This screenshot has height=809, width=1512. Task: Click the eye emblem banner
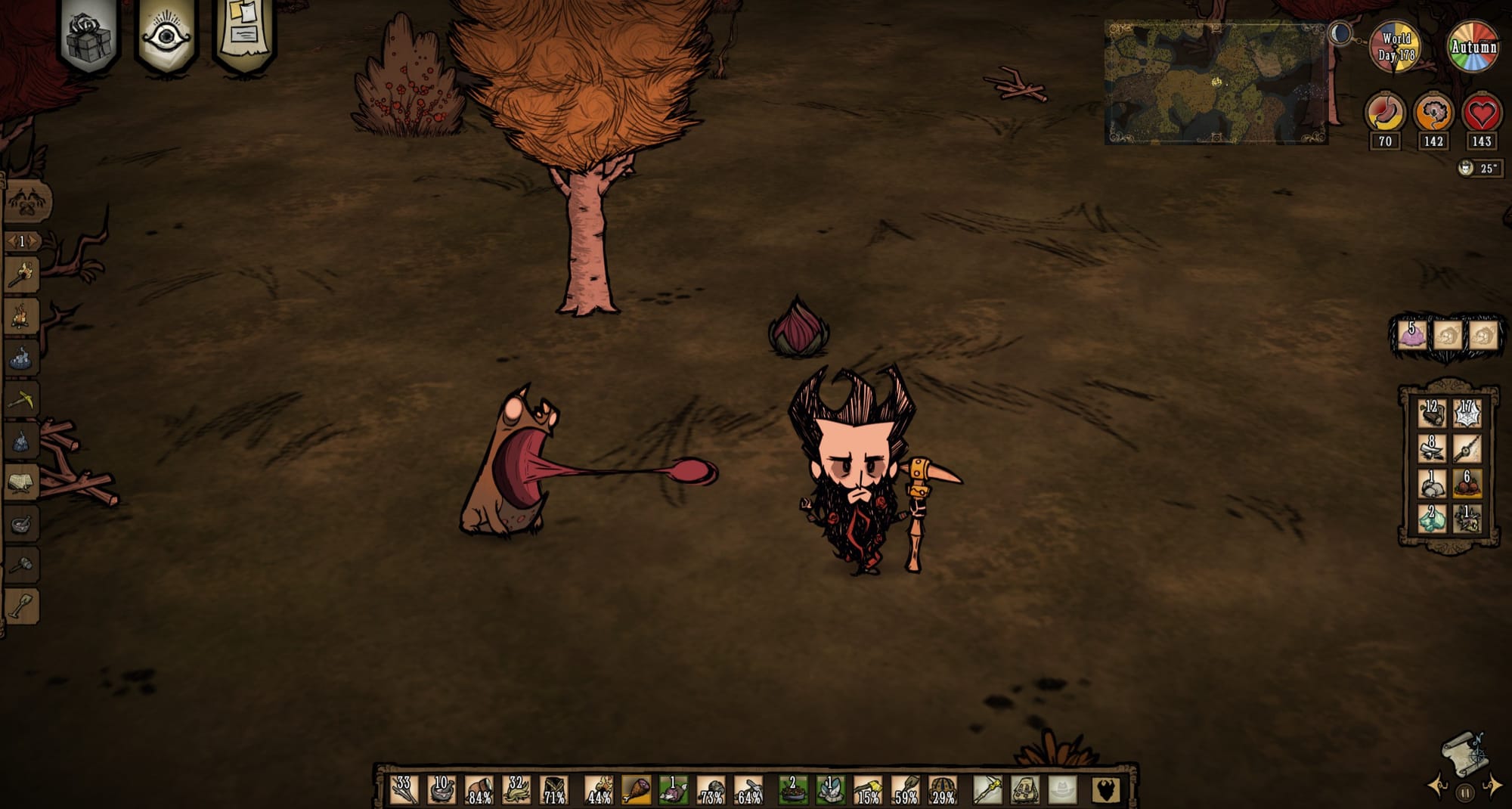click(x=166, y=35)
